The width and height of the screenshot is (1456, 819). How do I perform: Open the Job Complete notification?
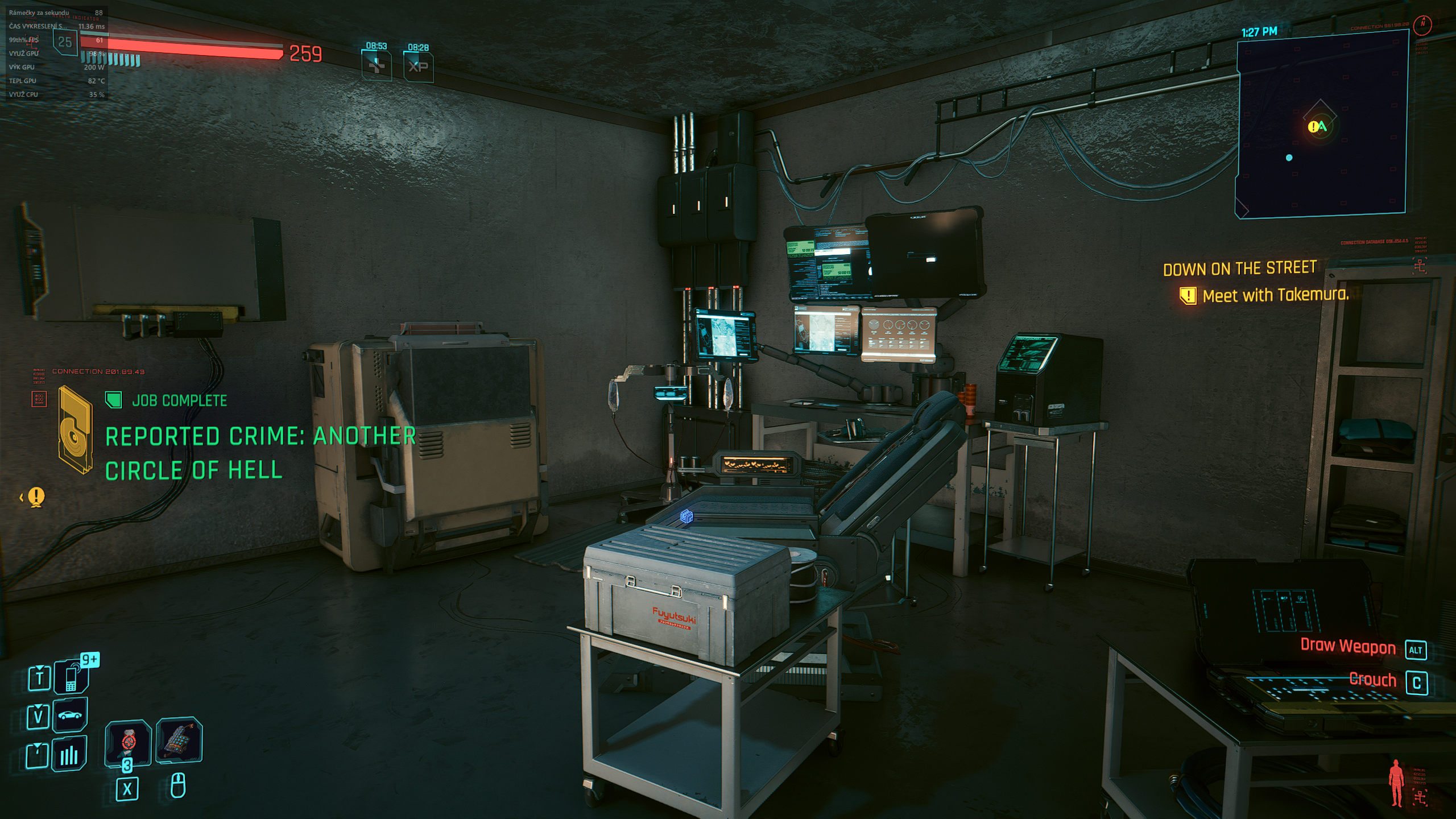pyautogui.click(x=179, y=401)
